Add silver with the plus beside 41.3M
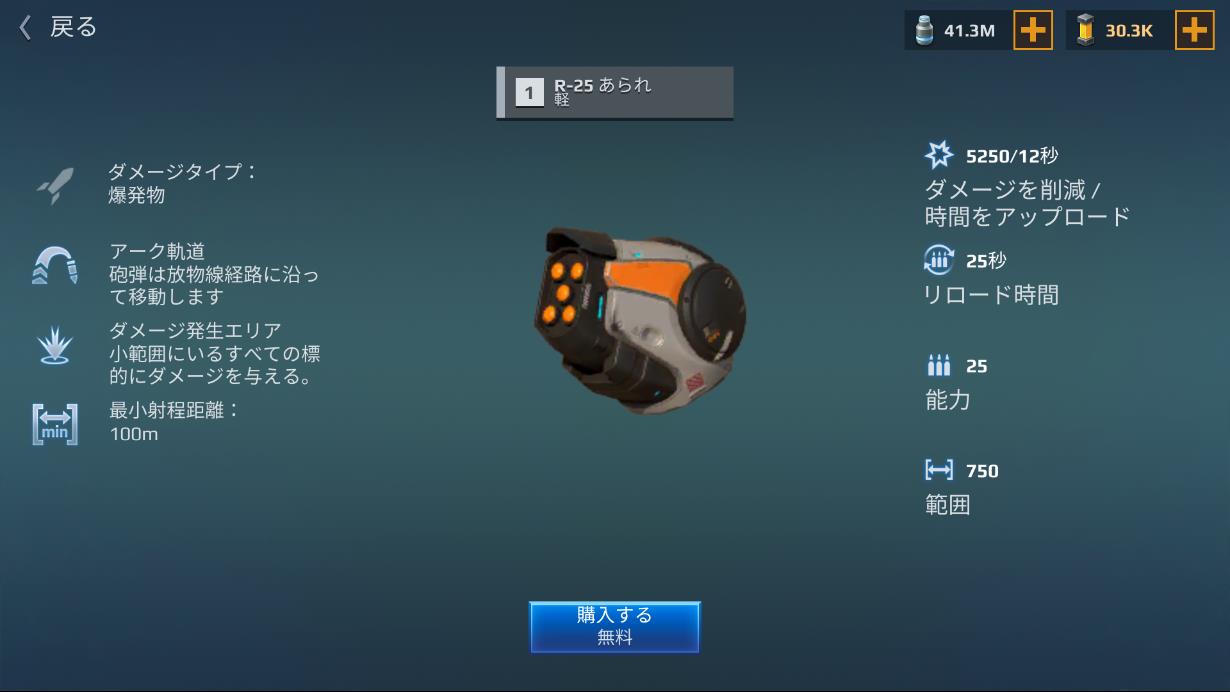The height and width of the screenshot is (692, 1230). click(1033, 30)
